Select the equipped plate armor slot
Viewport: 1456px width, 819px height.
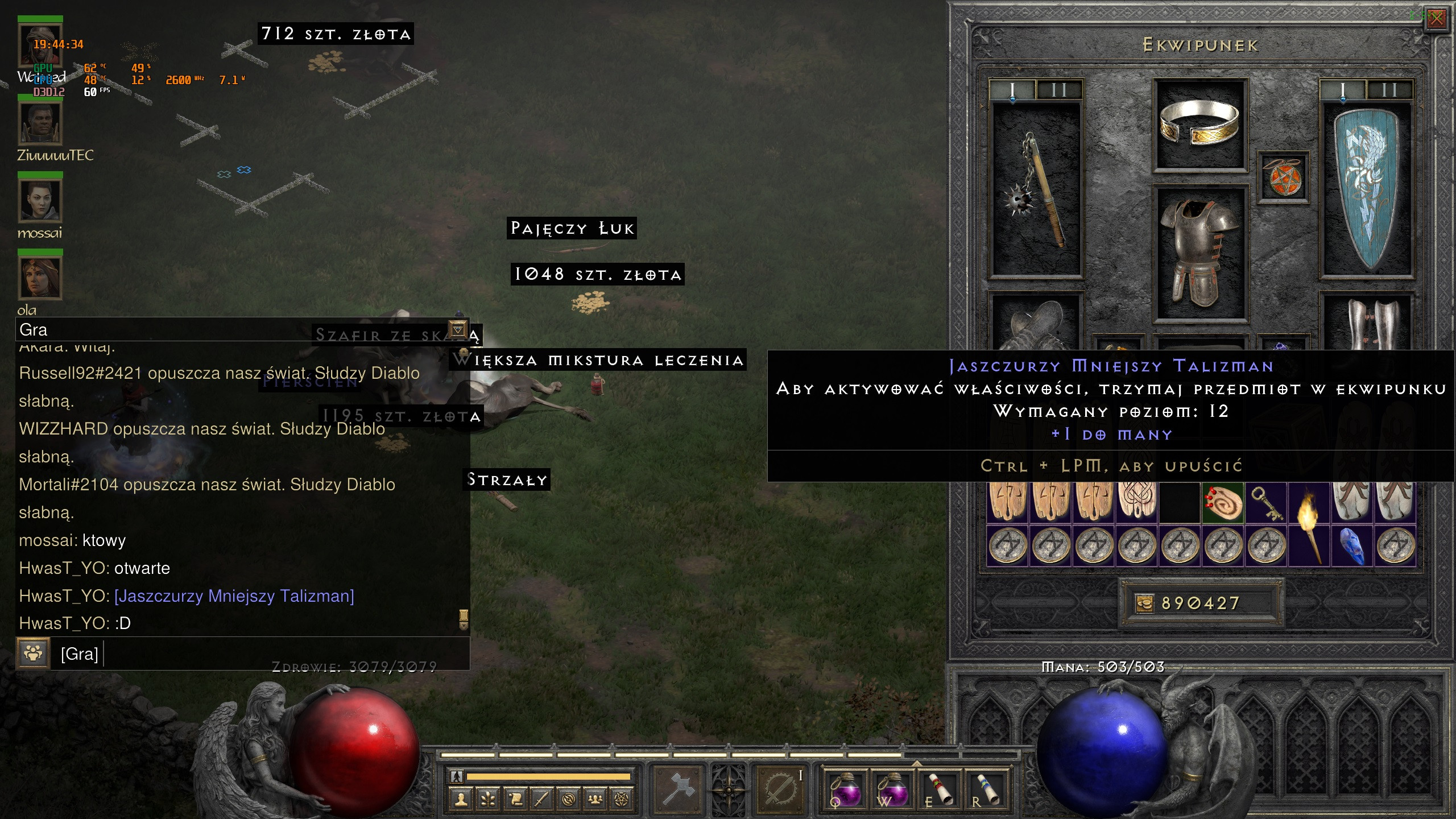1199,253
